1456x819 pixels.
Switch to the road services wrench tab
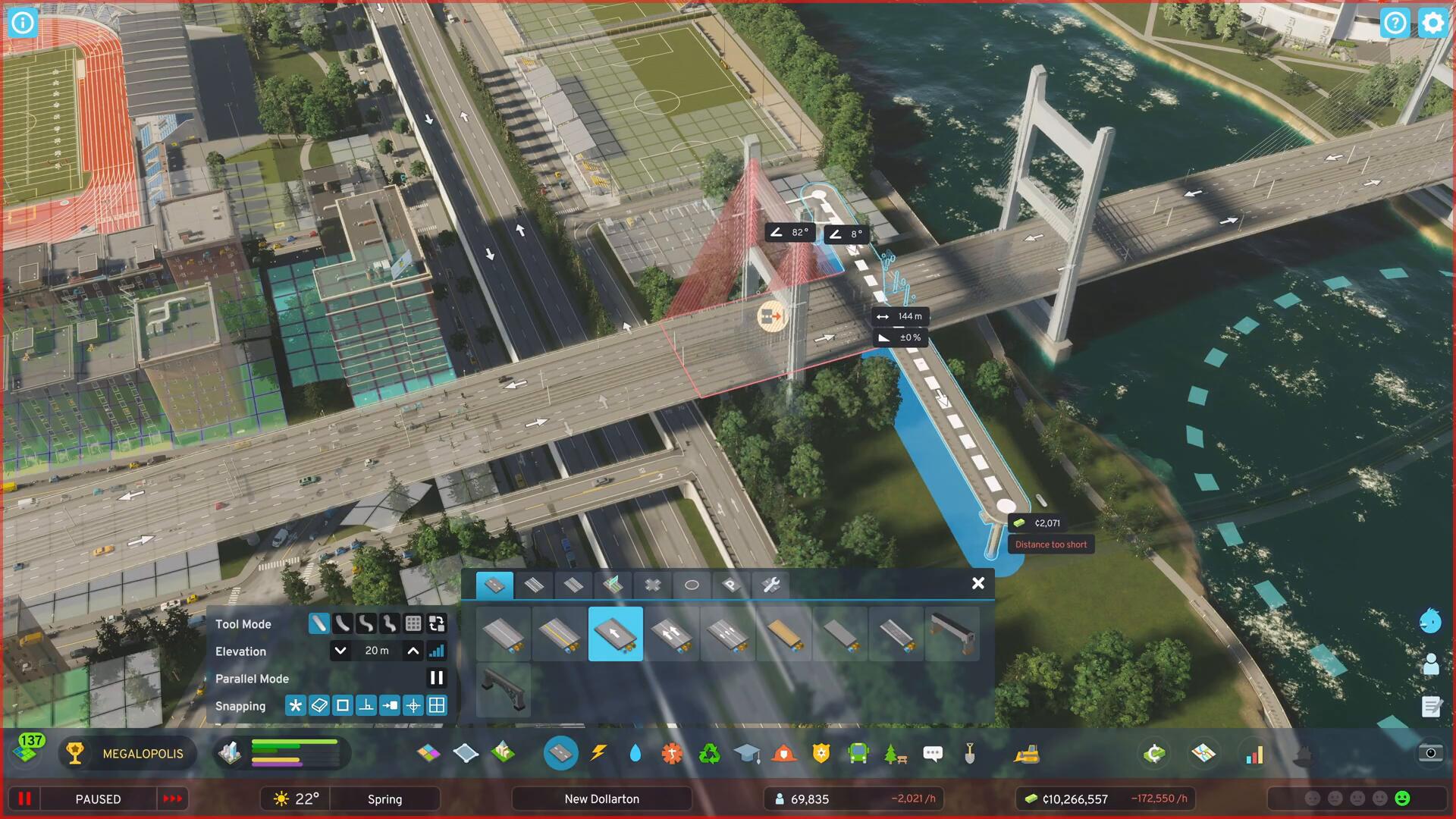(770, 585)
